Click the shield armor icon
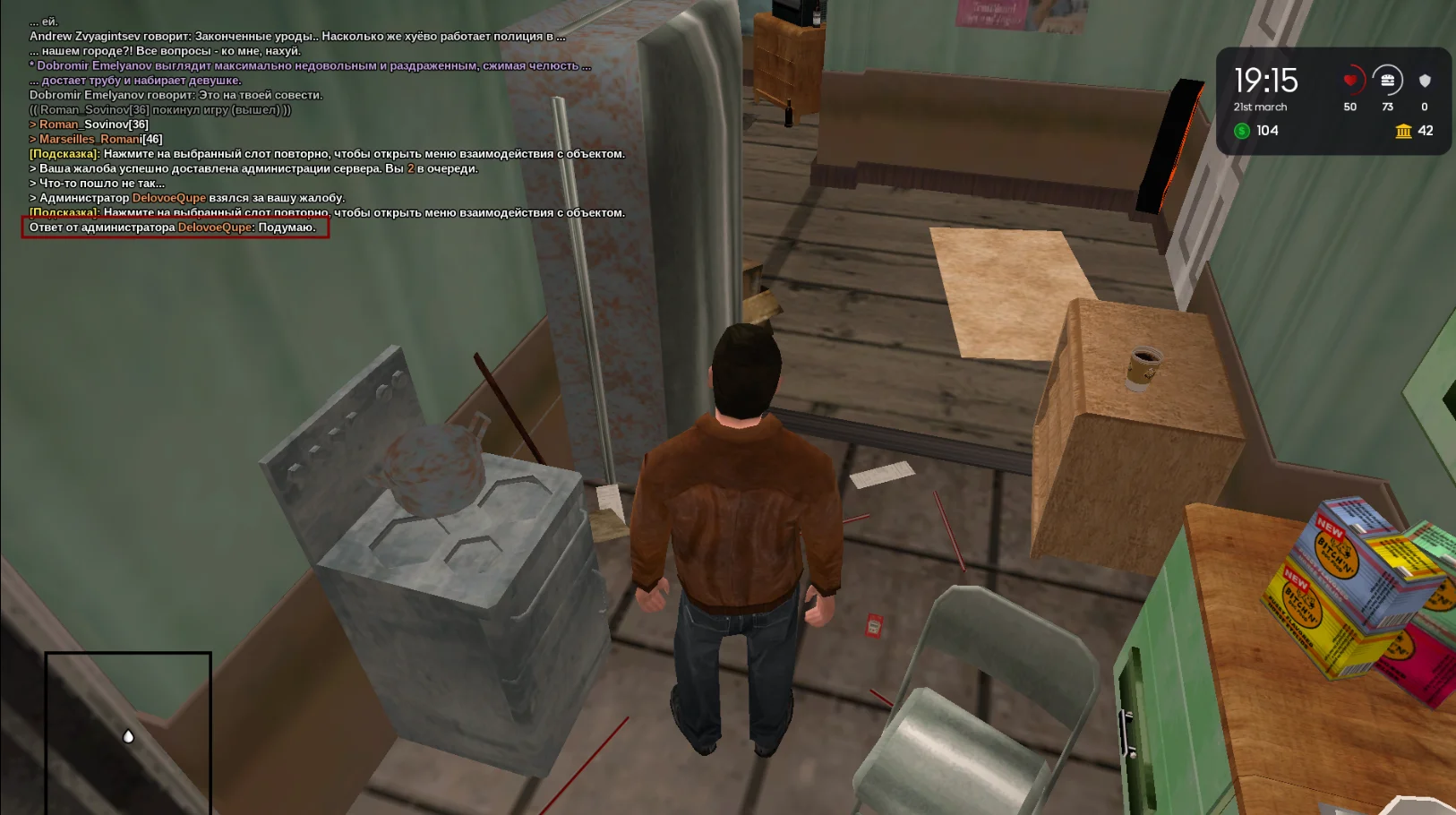Image resolution: width=1456 pixels, height=815 pixels. pos(1425,81)
